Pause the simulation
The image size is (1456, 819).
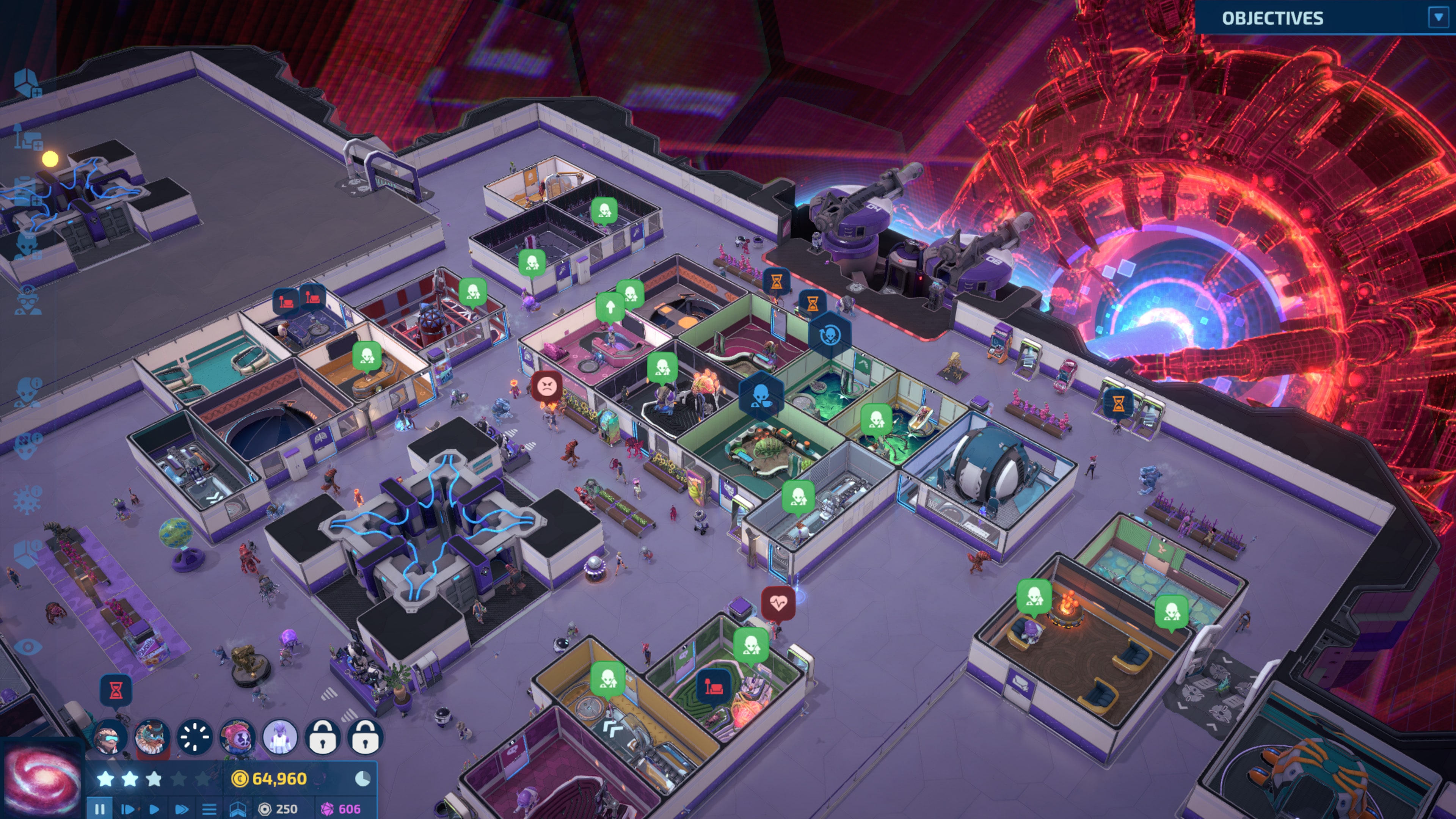pyautogui.click(x=100, y=809)
